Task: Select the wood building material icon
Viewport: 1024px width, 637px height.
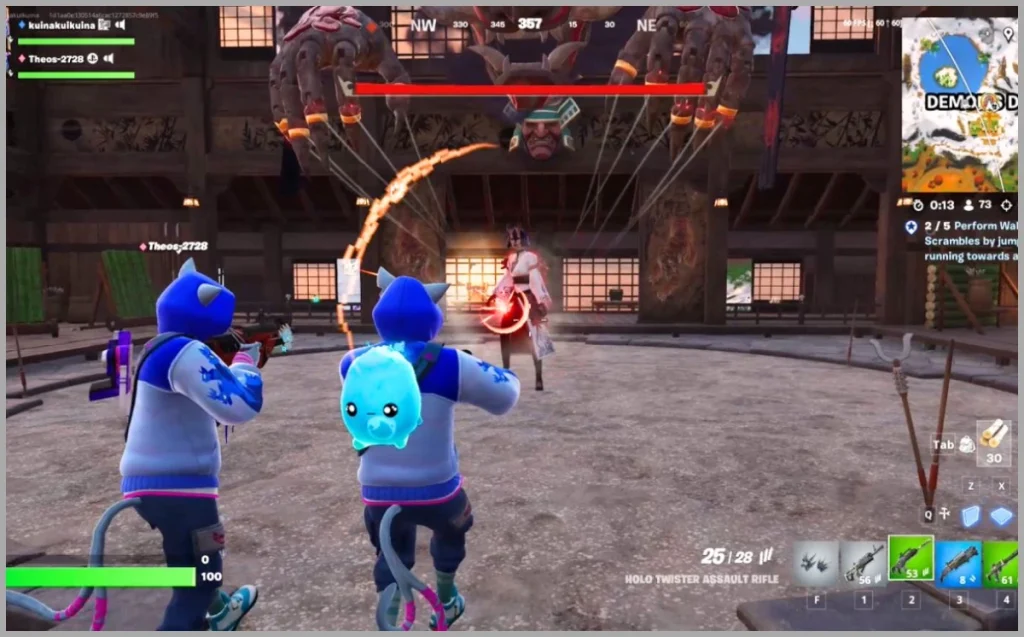Action: (x=993, y=435)
